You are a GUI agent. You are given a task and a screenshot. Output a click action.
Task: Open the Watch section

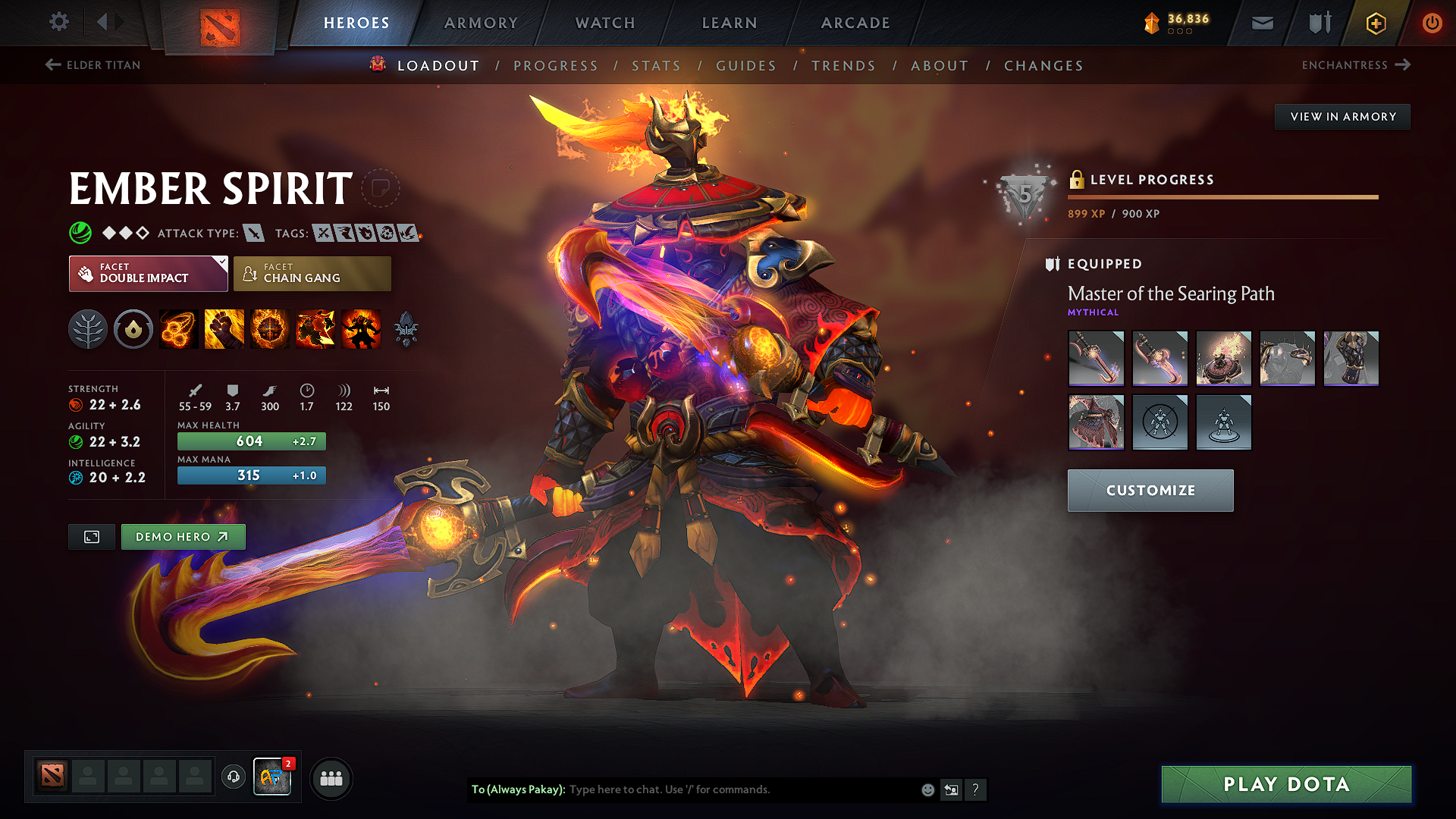[x=605, y=23]
